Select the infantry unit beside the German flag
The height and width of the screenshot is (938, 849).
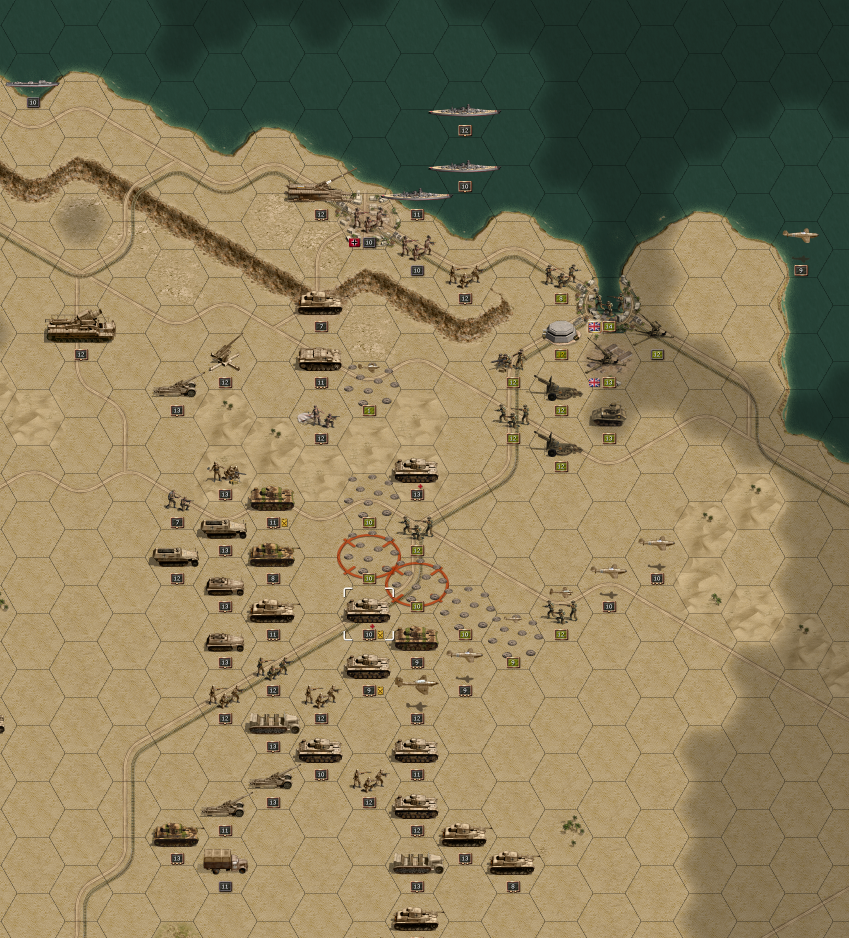click(x=368, y=220)
